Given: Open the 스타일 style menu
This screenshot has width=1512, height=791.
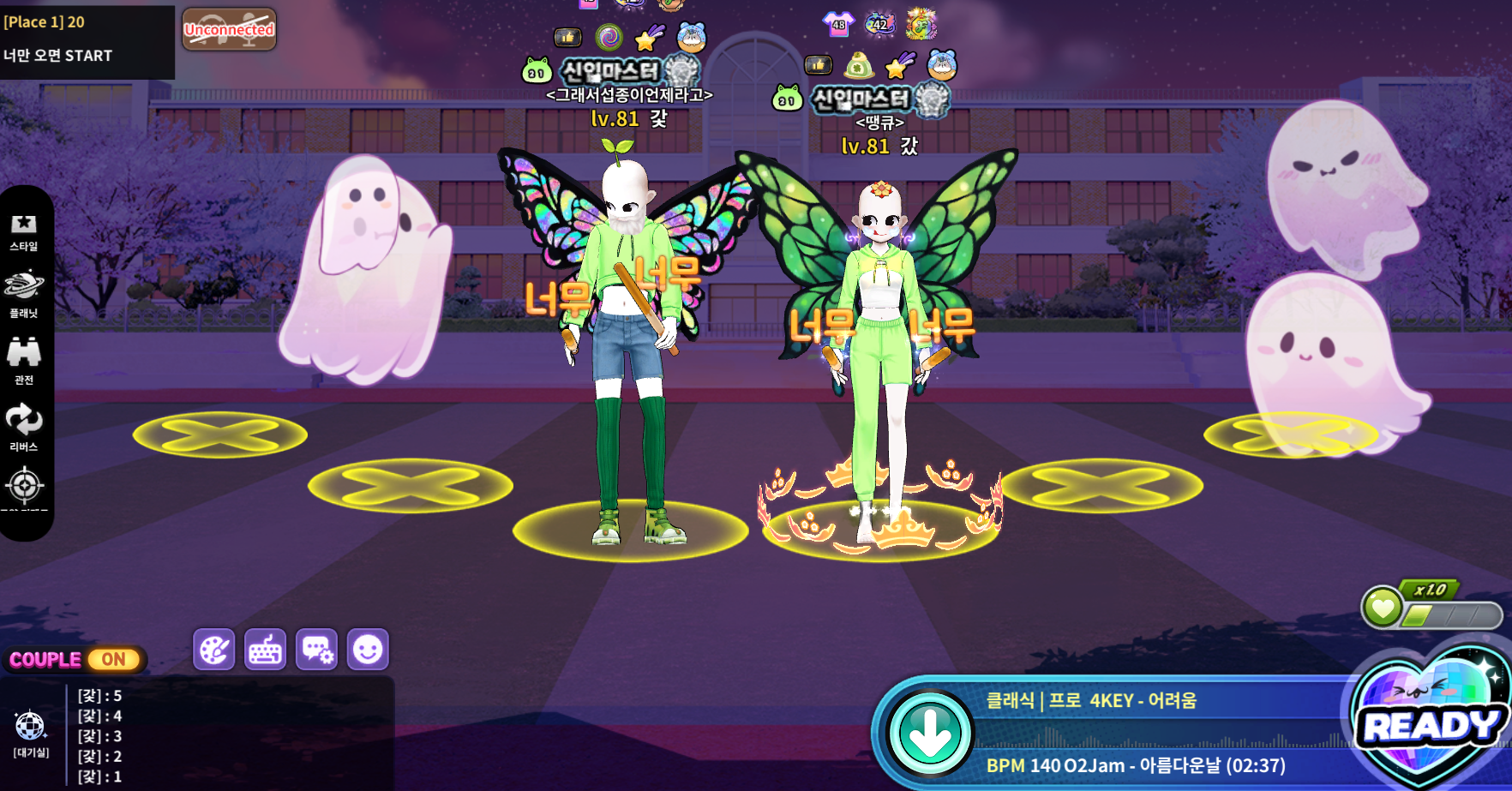Looking at the screenshot, I should [x=24, y=231].
